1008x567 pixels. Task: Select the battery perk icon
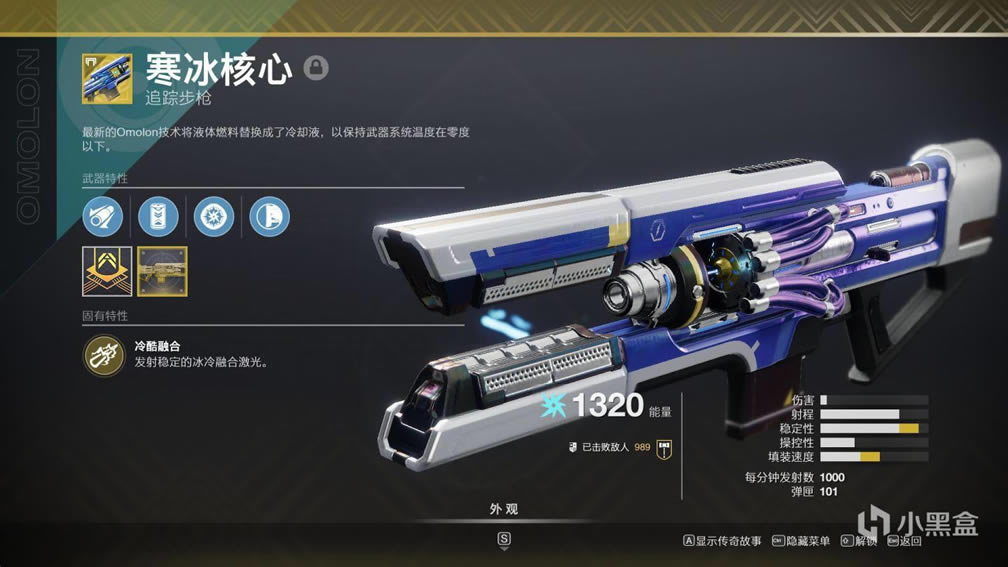(x=158, y=216)
